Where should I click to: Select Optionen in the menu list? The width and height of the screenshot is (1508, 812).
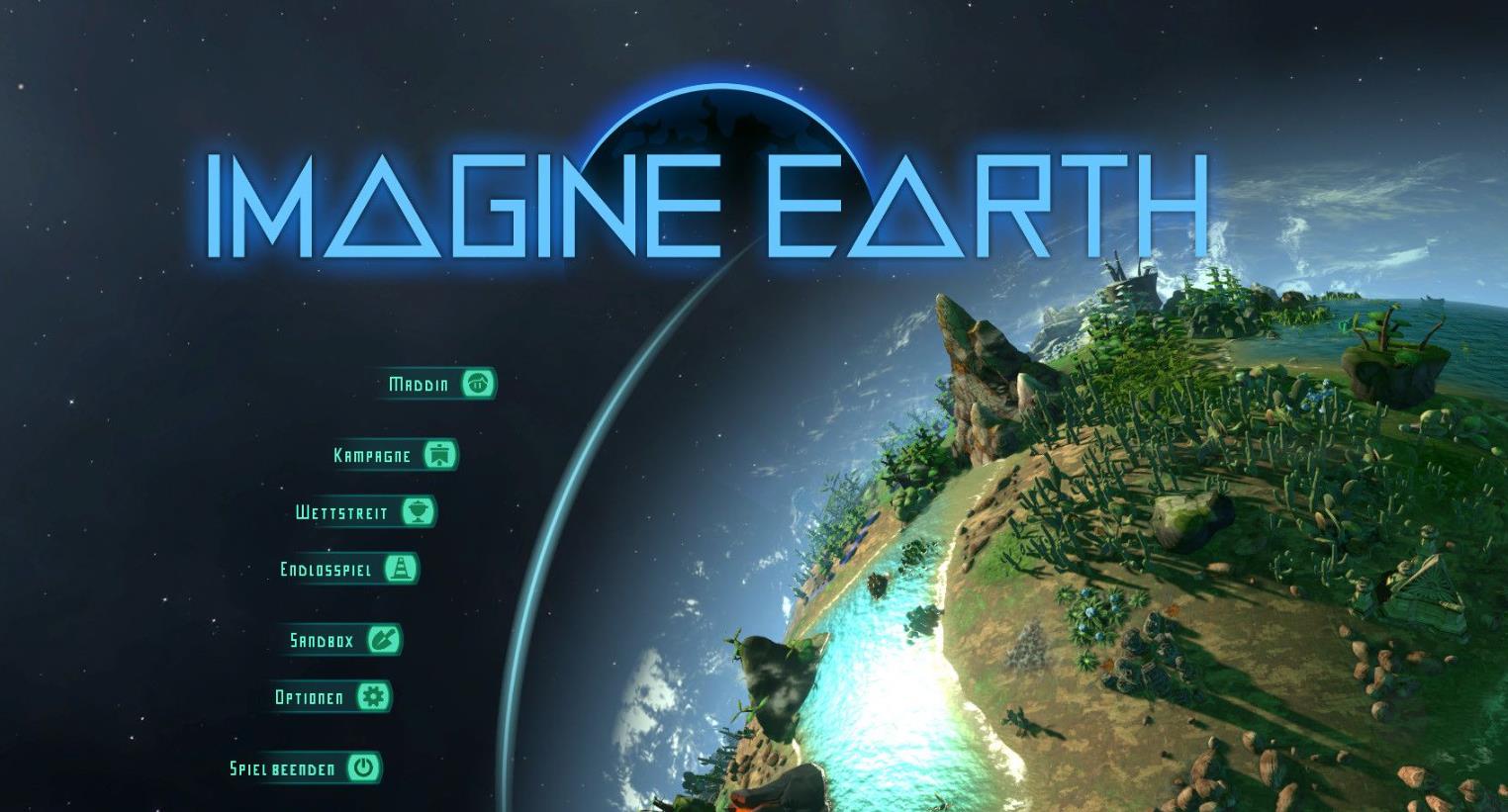tap(309, 697)
